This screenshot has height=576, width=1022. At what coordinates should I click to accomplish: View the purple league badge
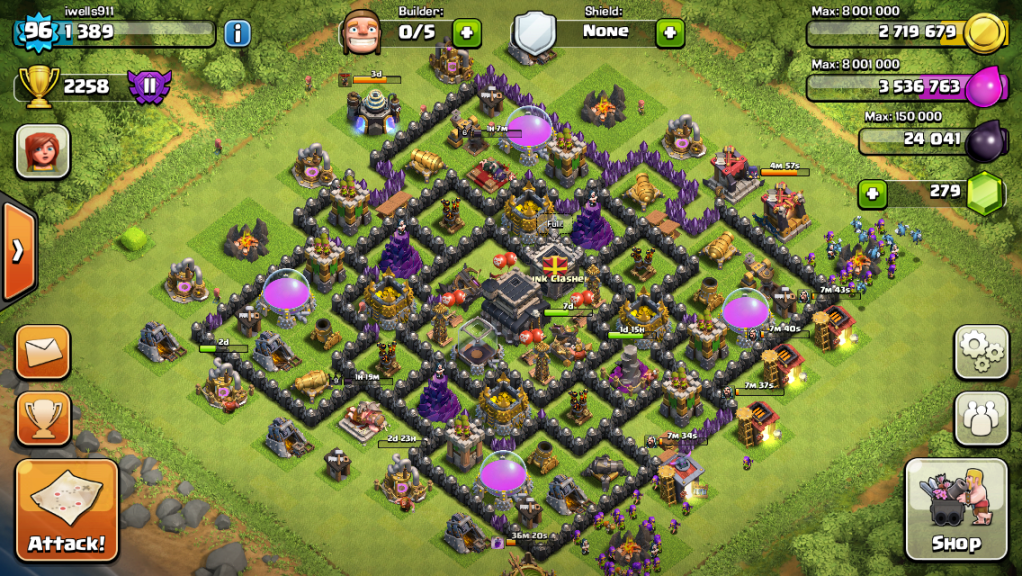tap(150, 86)
